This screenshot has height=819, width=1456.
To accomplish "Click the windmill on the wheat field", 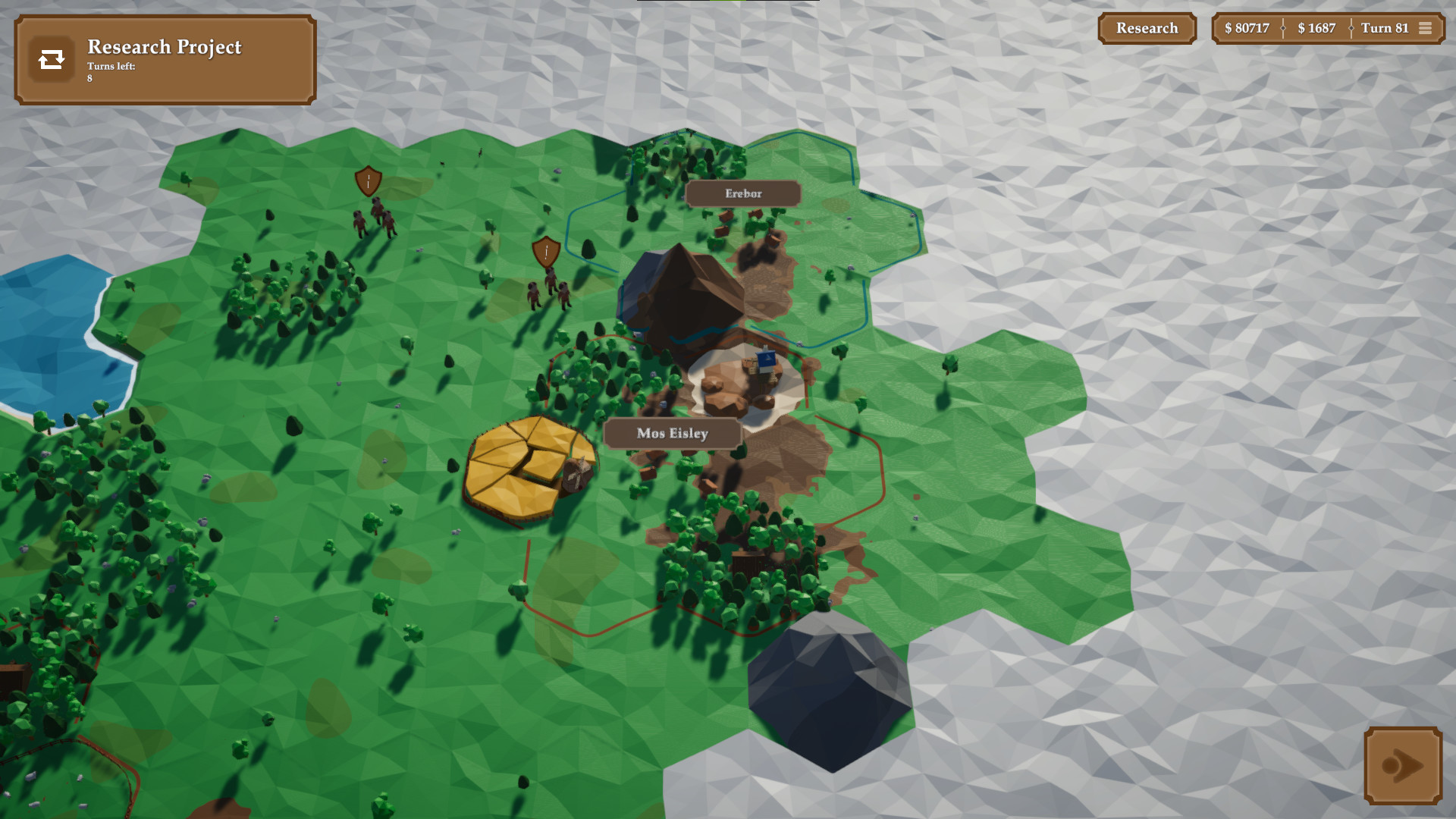I will 579,472.
